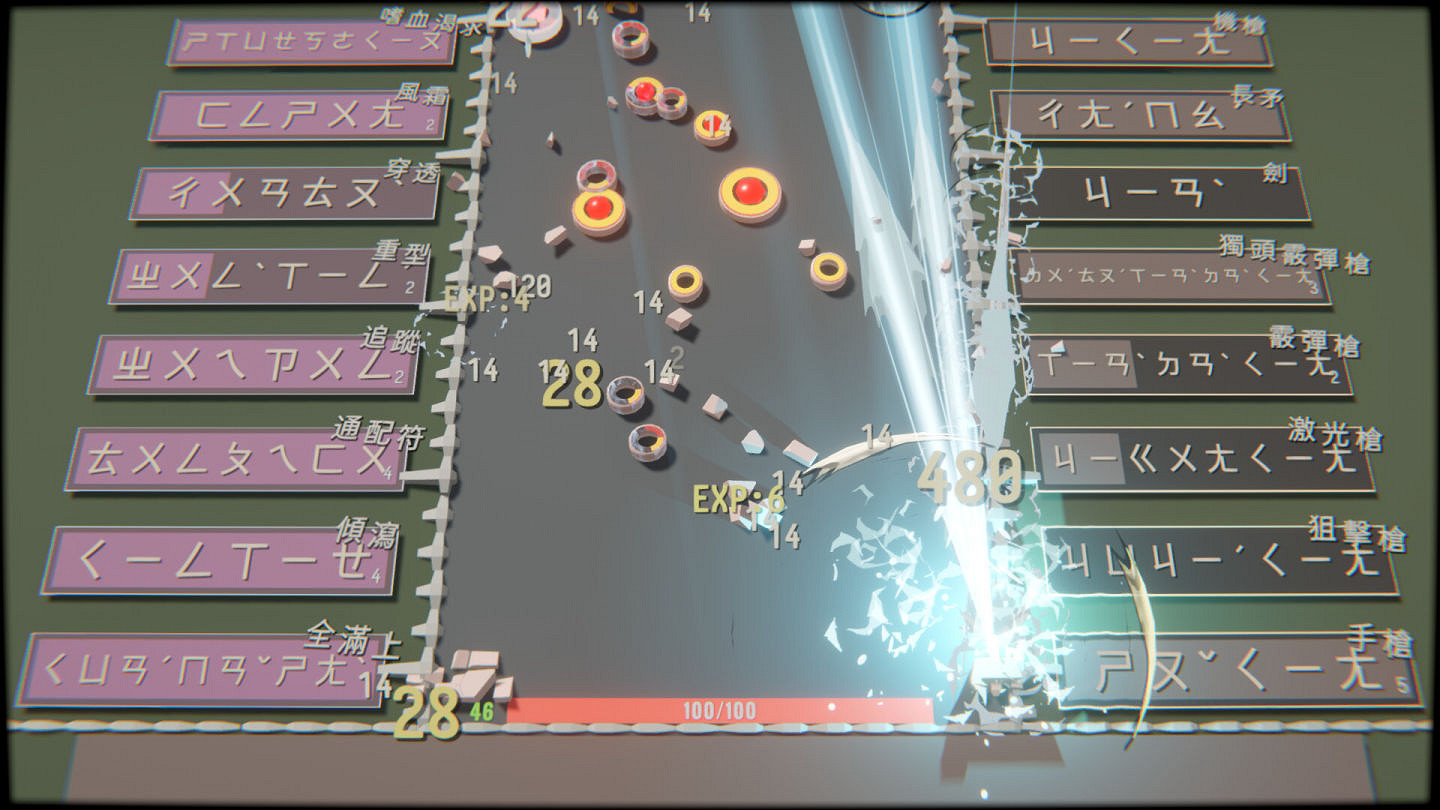
Task: Click the large red-cored enemy orb
Action: [752, 188]
